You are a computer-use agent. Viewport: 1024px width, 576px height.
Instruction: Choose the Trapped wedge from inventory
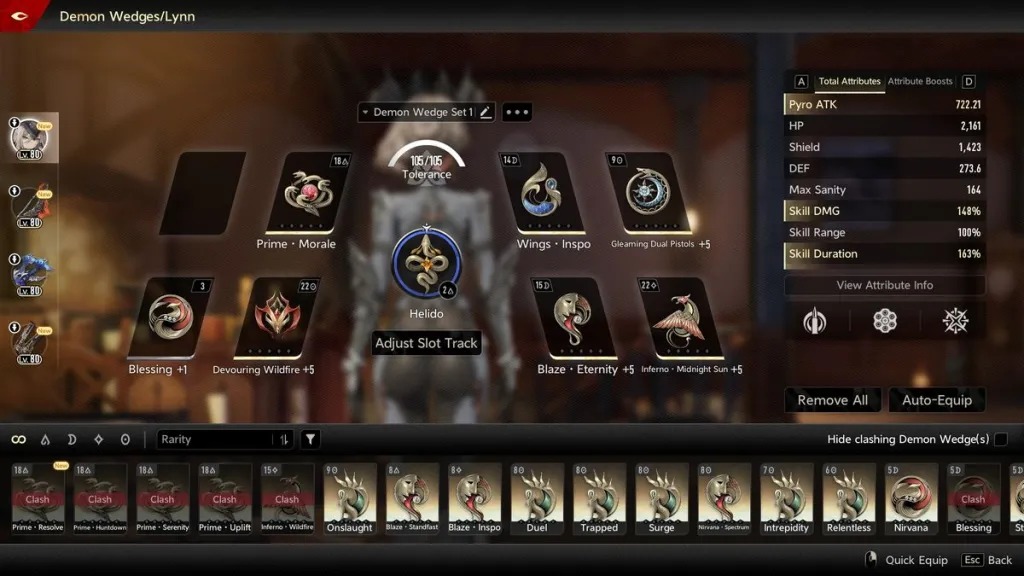(x=599, y=498)
